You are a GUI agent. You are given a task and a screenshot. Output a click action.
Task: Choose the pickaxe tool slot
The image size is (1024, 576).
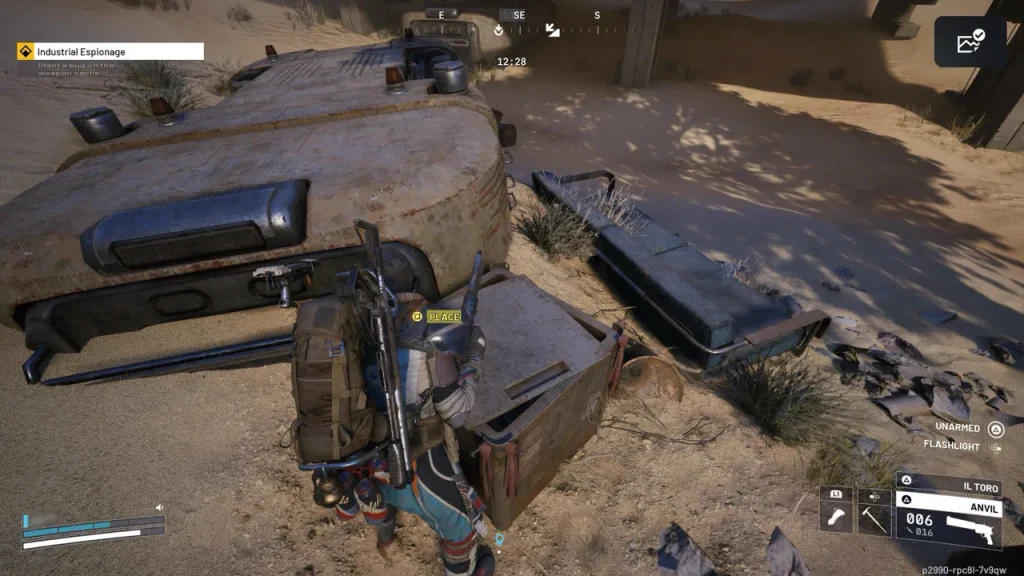coord(874,516)
